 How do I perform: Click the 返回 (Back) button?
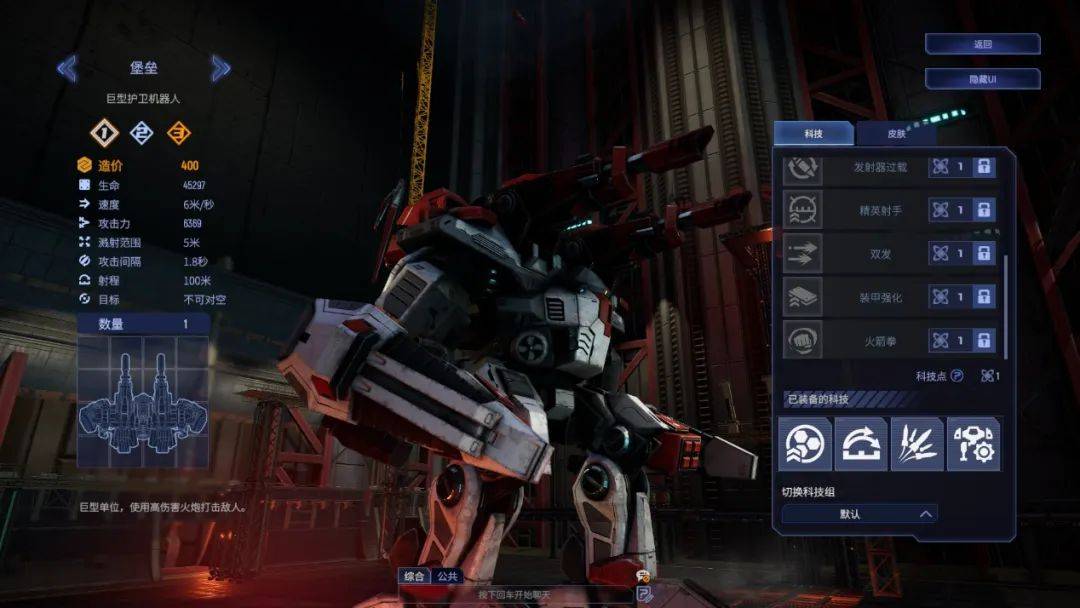982,44
